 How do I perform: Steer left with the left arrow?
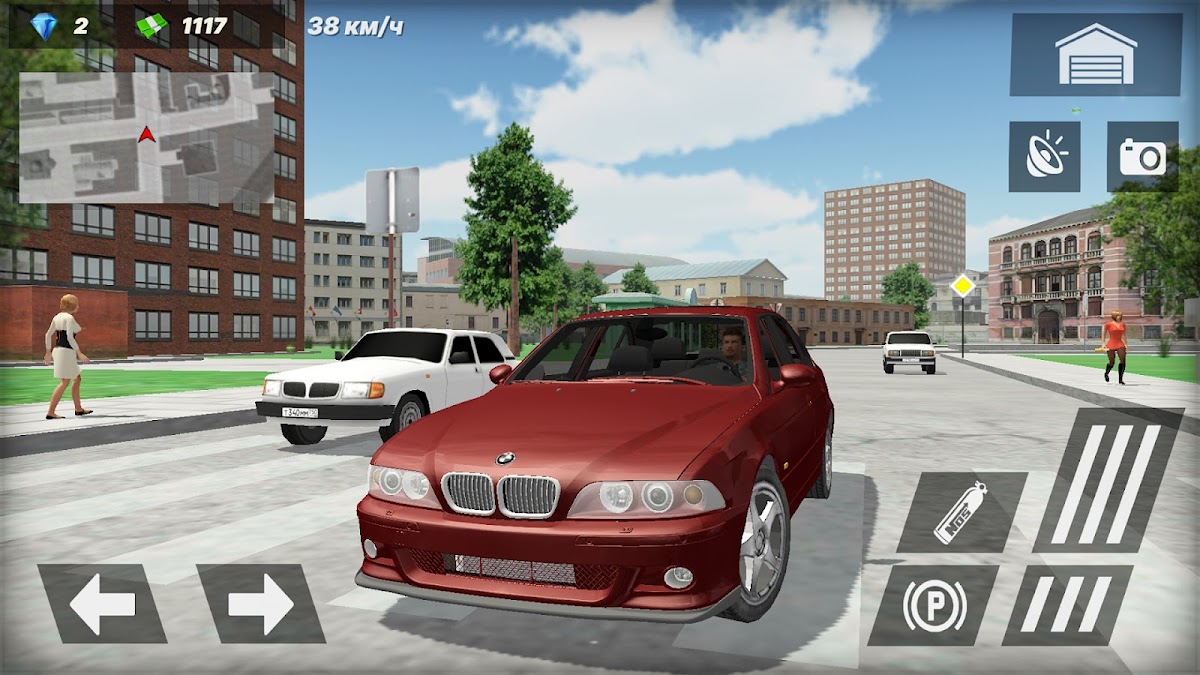[102, 603]
